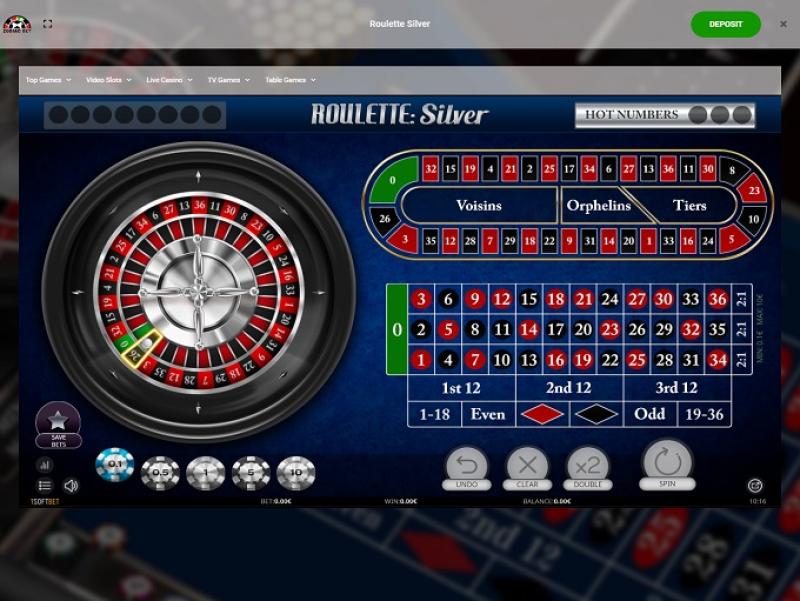Viewport: 800px width, 601px height.
Task: Click the green Deposit button
Action: [x=725, y=24]
